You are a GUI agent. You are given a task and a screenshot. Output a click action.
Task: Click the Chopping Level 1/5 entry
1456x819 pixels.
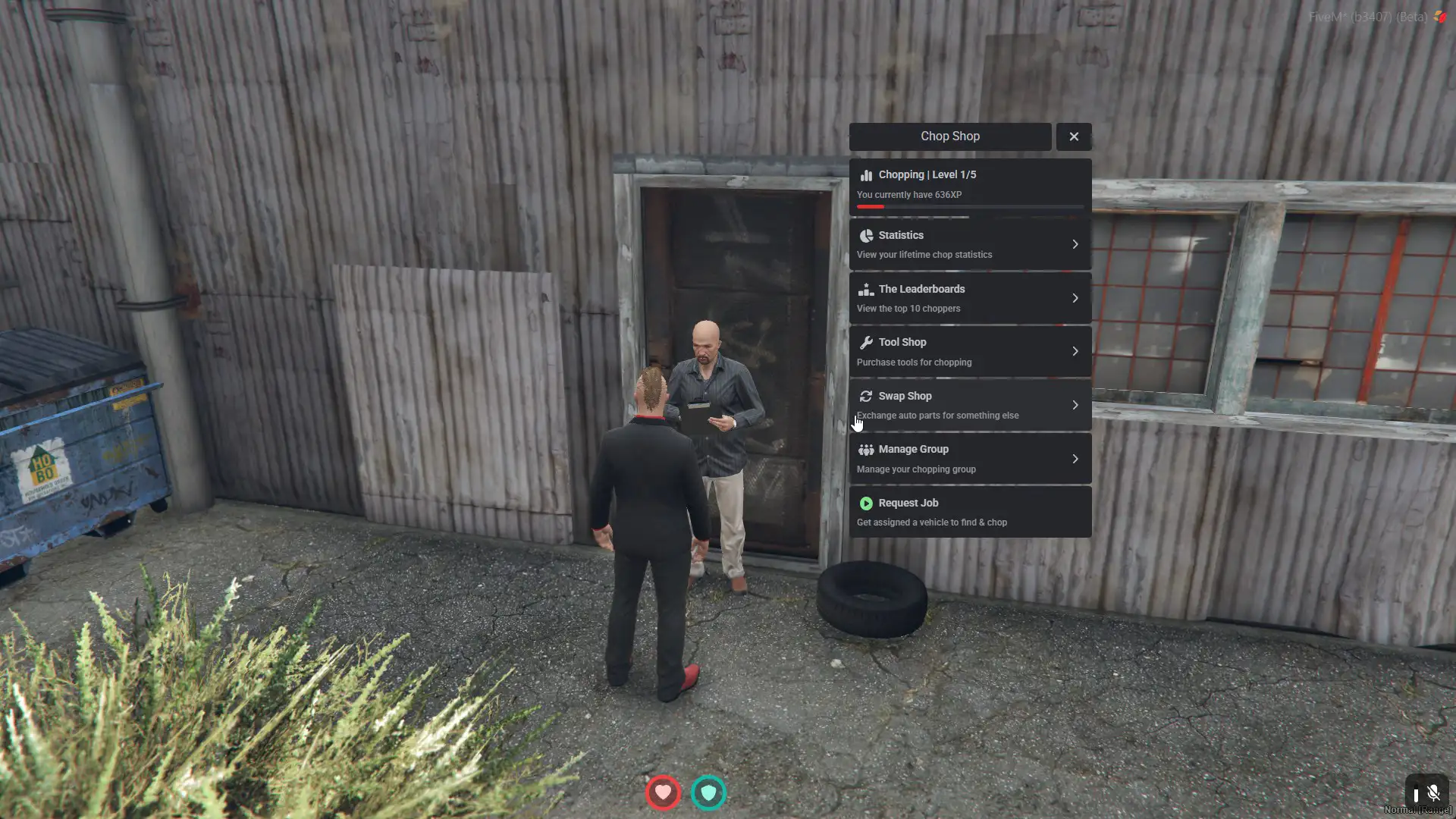(969, 185)
